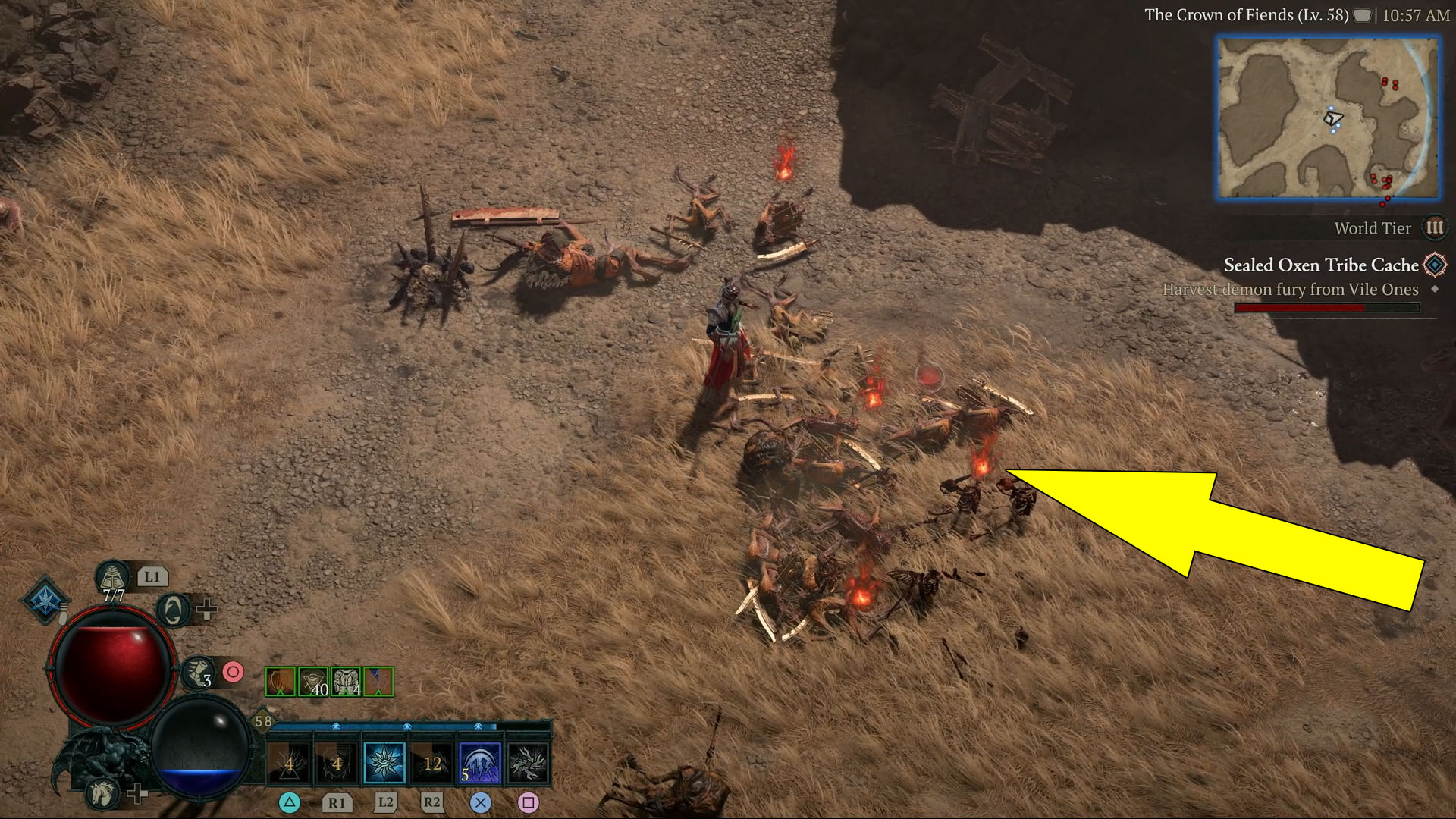The image size is (1456, 819).
Task: Click the level 58 badge on the experience bar
Action: [264, 721]
